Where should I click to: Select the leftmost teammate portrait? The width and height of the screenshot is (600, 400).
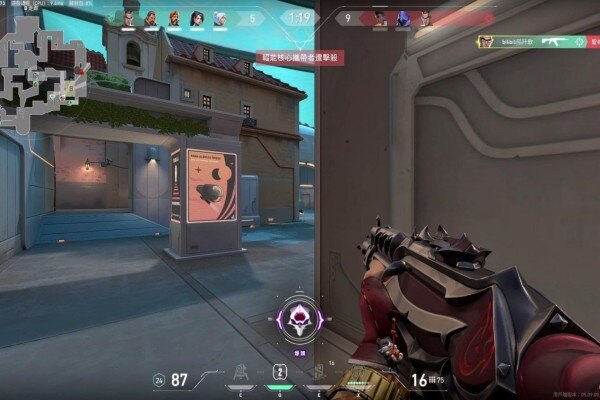click(x=127, y=18)
